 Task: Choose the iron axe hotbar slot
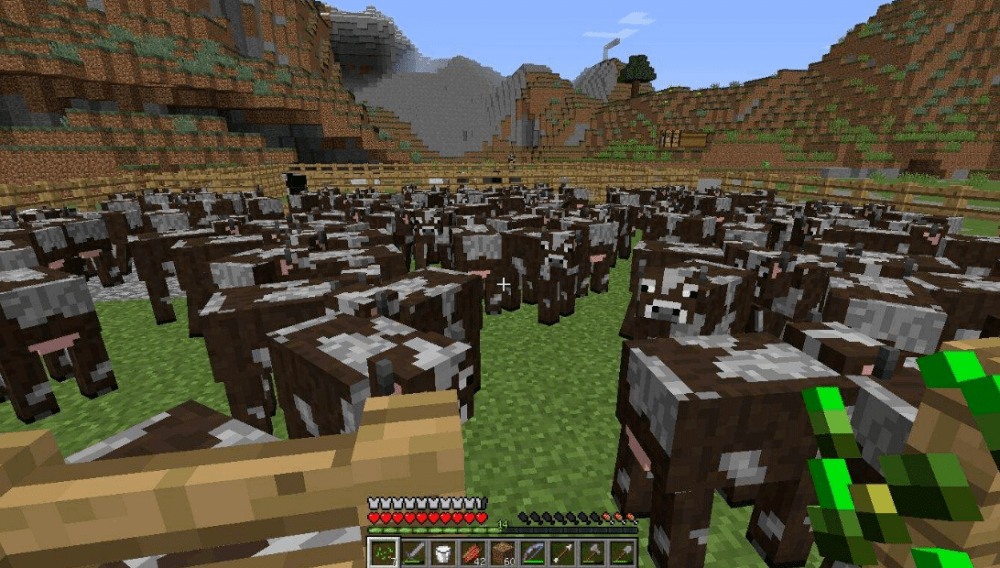tap(592, 552)
